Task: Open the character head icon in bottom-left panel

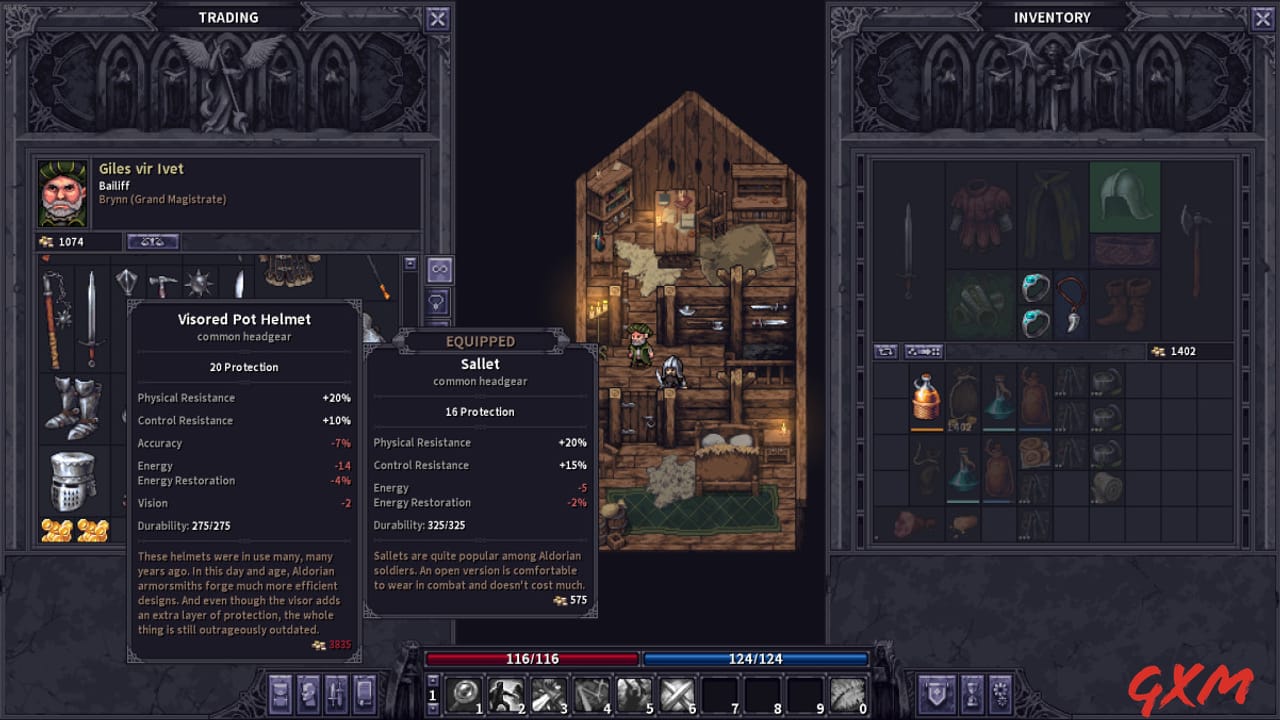Action: click(x=307, y=693)
